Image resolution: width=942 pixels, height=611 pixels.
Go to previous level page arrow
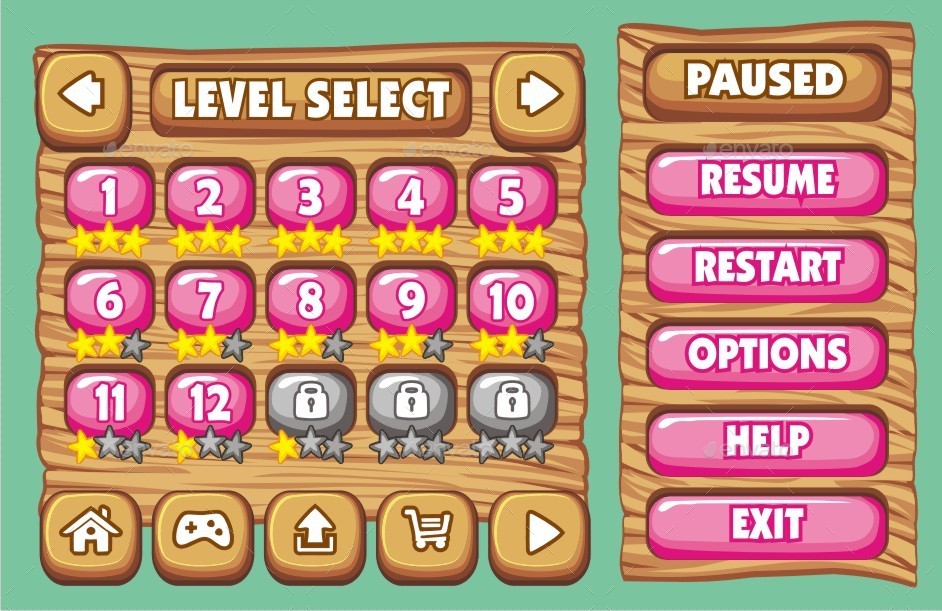(83, 95)
